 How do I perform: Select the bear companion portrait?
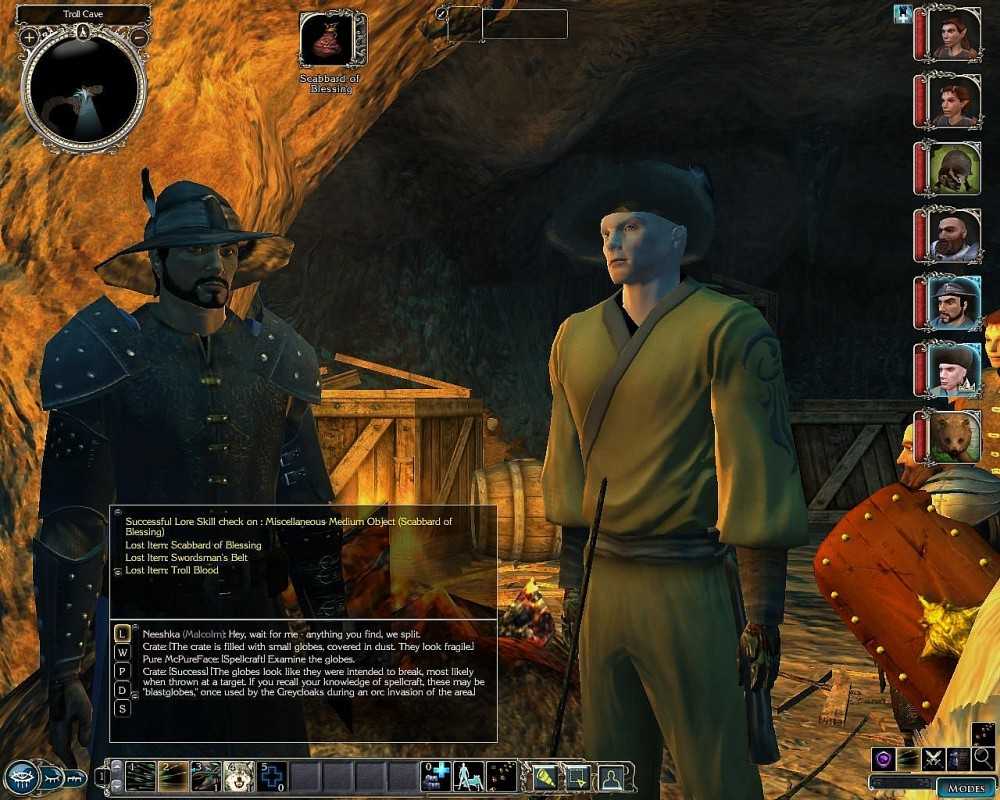coord(953,439)
